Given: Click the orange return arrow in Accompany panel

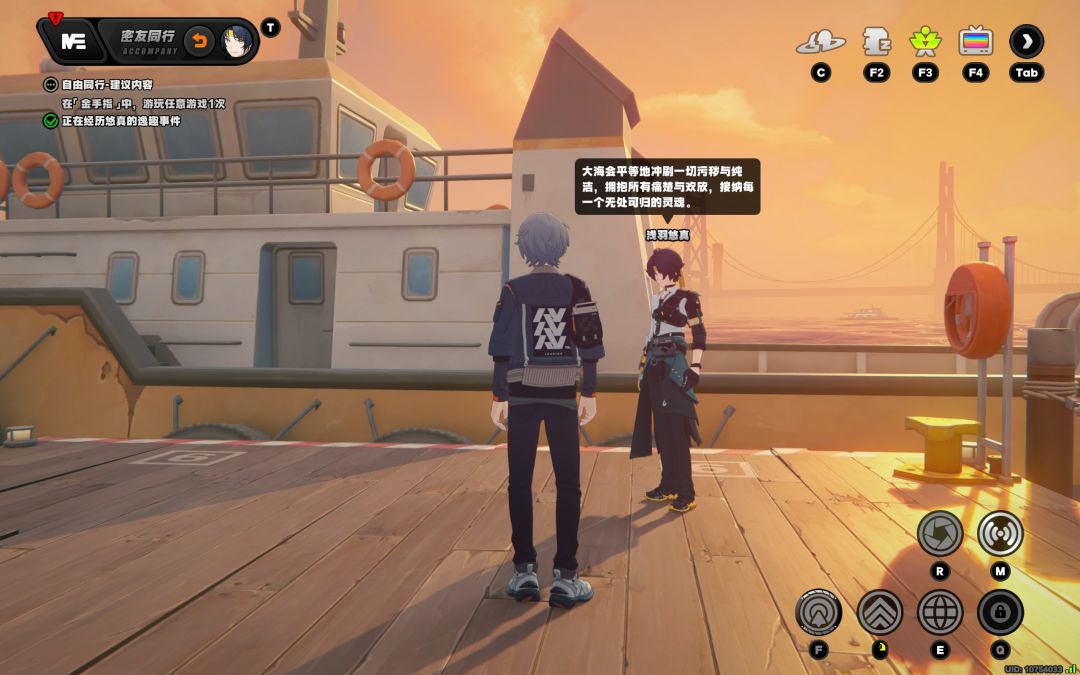Looking at the screenshot, I should click(x=199, y=41).
